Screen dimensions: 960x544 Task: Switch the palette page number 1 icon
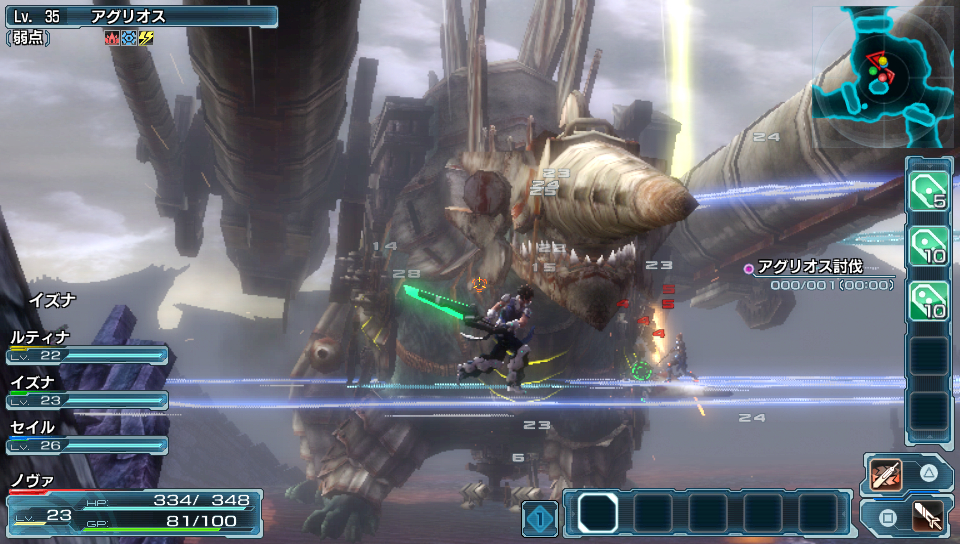click(539, 518)
